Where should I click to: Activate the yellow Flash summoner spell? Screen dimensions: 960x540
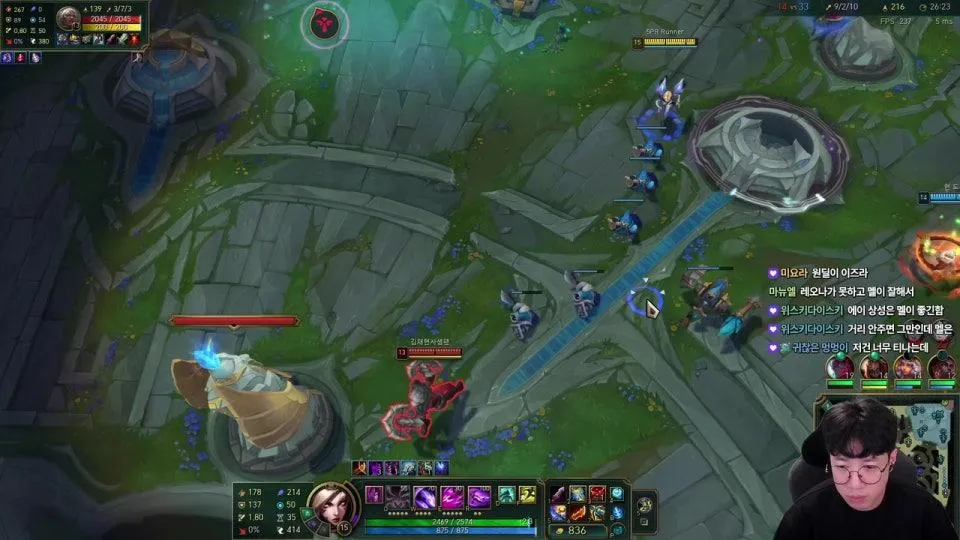(x=527, y=495)
